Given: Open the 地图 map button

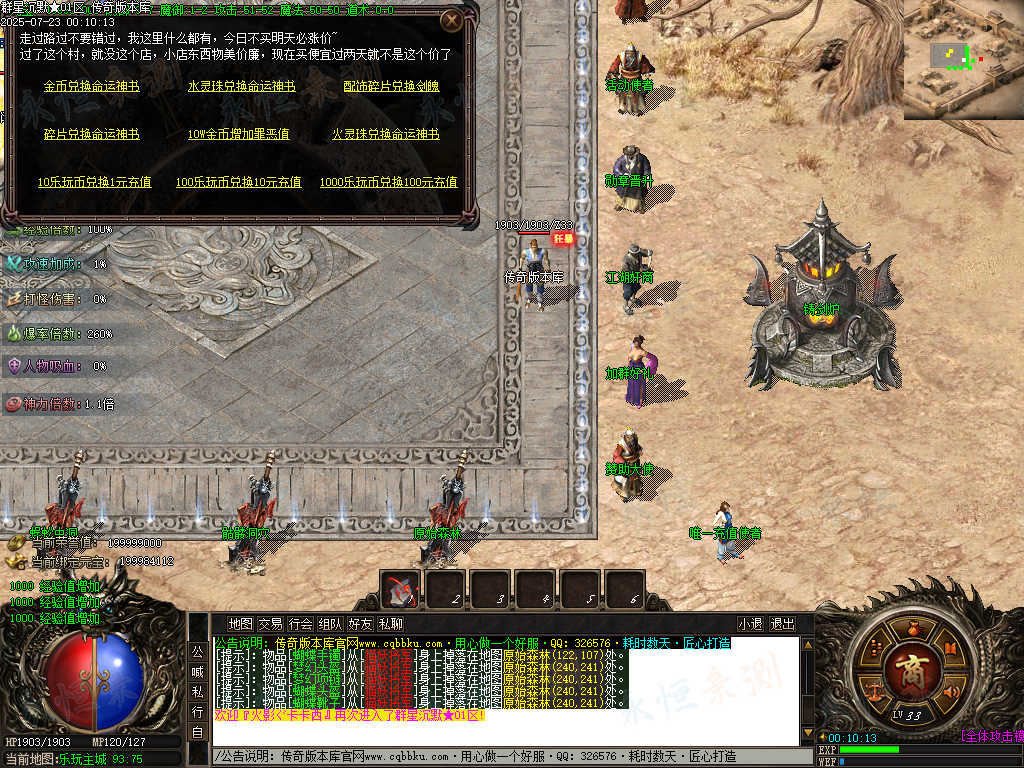Looking at the screenshot, I should [240, 624].
